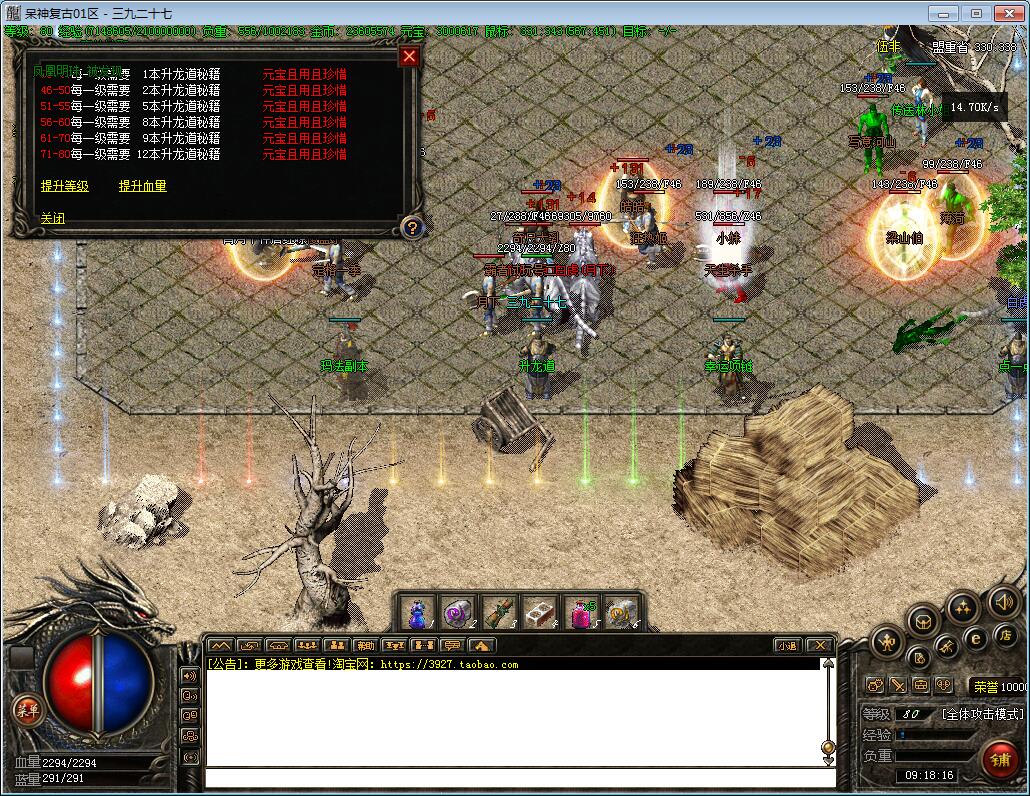Toggle sound with the speaker round icon
This screenshot has width=1030, height=796.
1002,601
